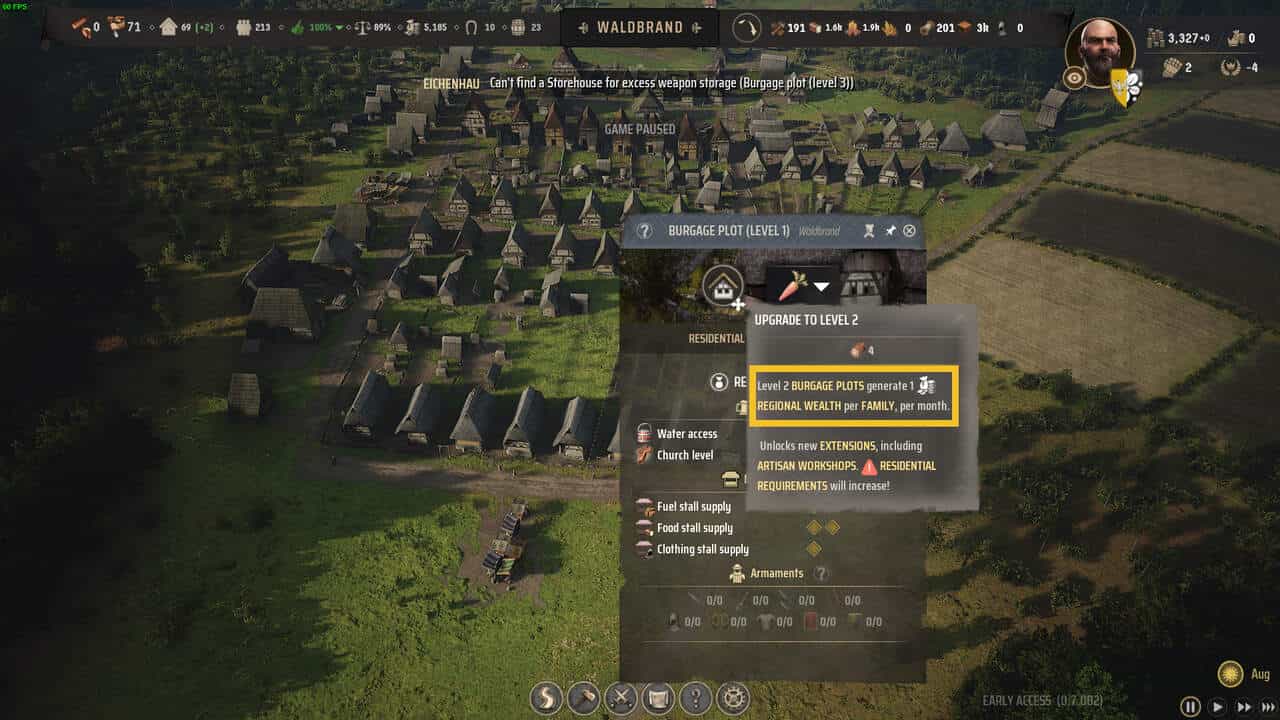The height and width of the screenshot is (720, 1280).
Task: Pin the Burgage Plot panel
Action: pyautogui.click(x=890, y=231)
